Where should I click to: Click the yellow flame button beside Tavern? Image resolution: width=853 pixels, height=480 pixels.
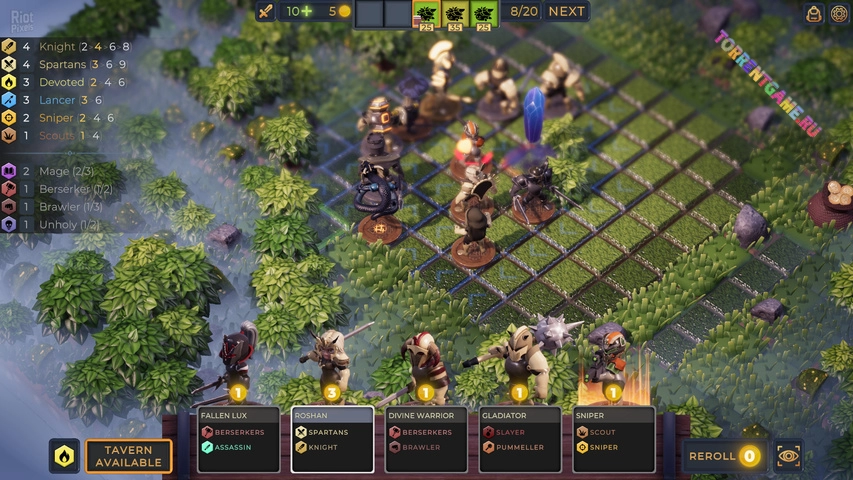click(64, 456)
